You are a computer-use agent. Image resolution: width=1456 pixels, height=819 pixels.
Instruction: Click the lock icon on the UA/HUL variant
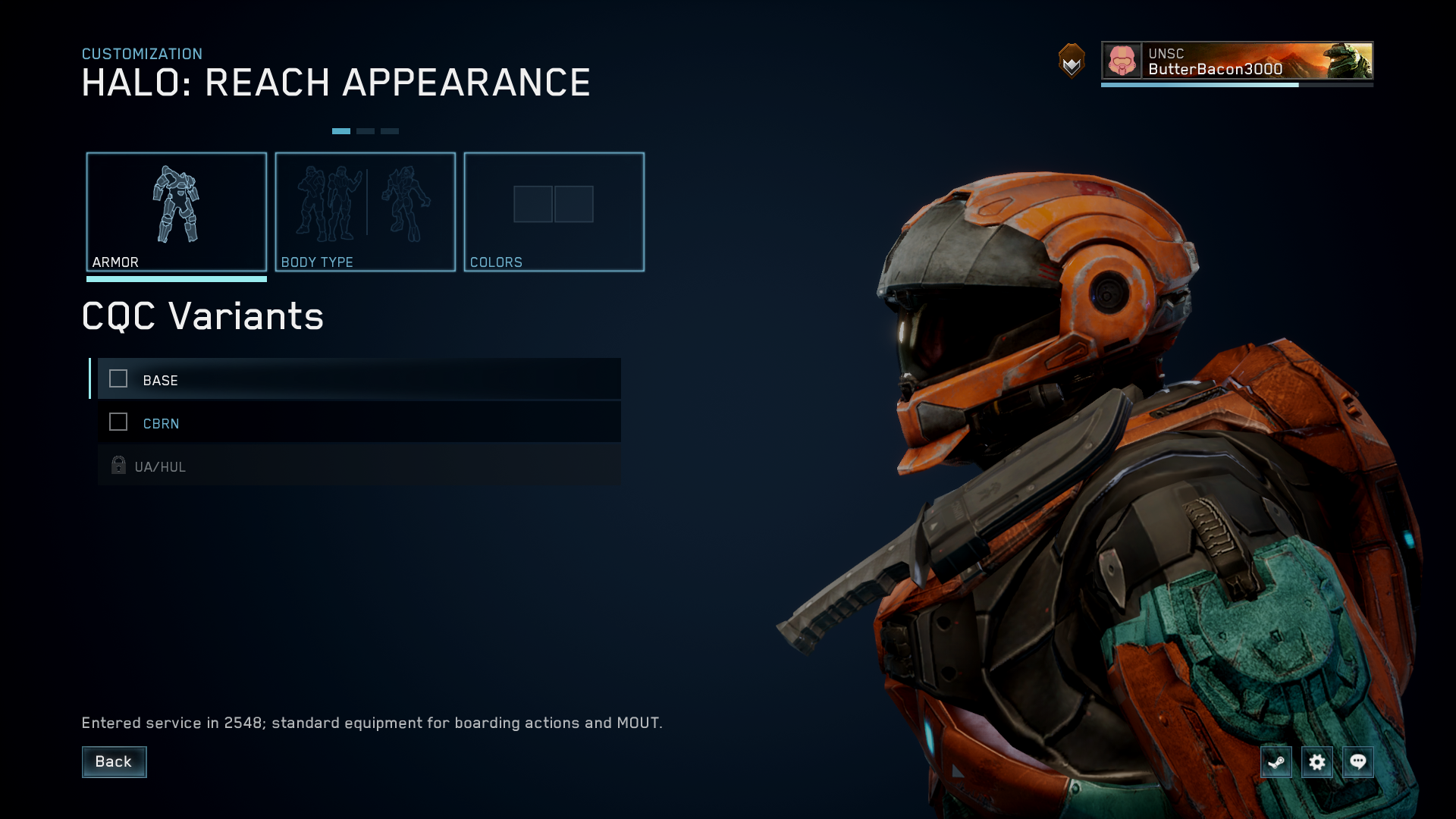[x=118, y=466]
